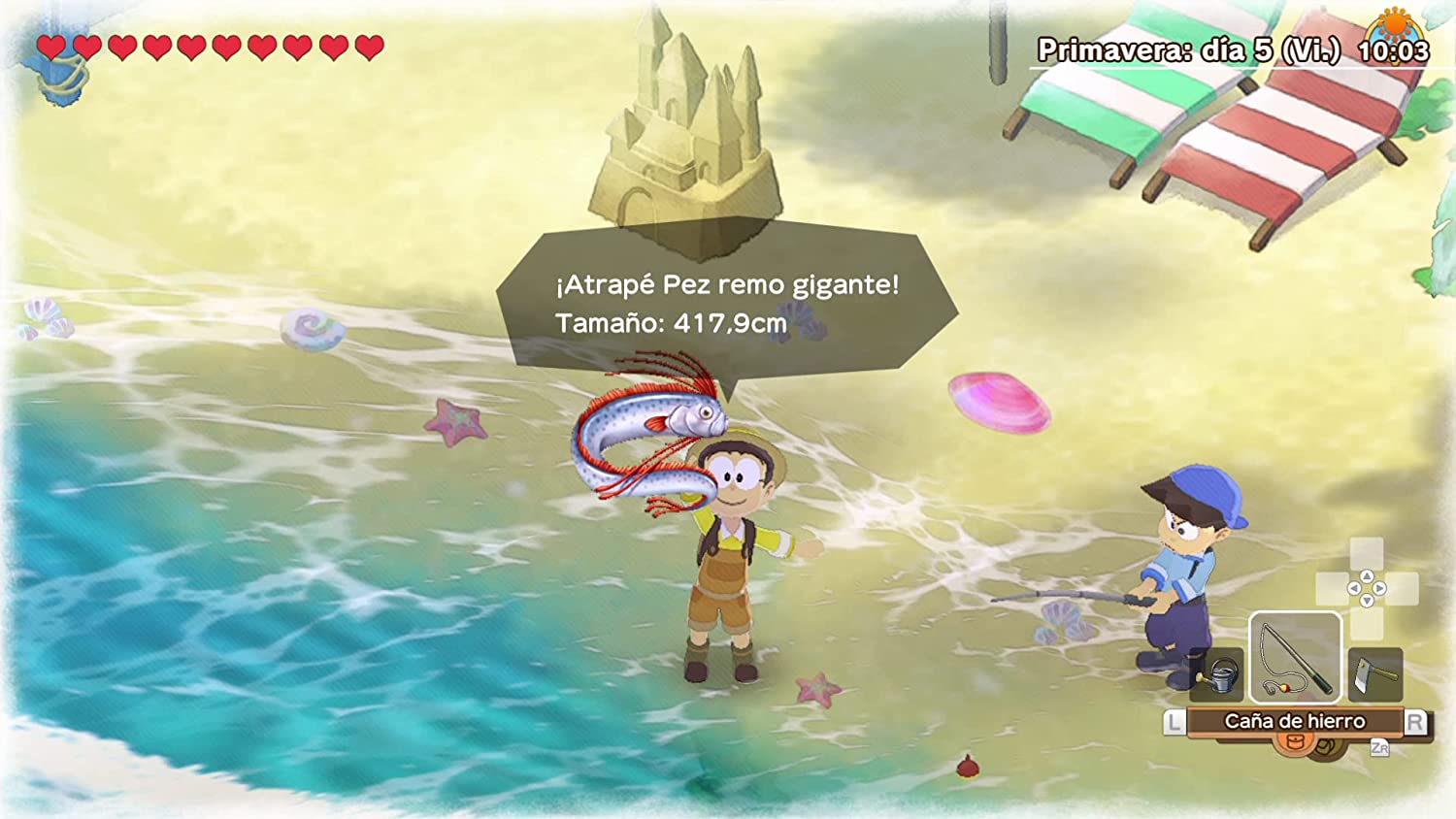Select the iron fishing rod tool slot
Image resolution: width=1456 pixels, height=819 pixels.
click(1295, 657)
